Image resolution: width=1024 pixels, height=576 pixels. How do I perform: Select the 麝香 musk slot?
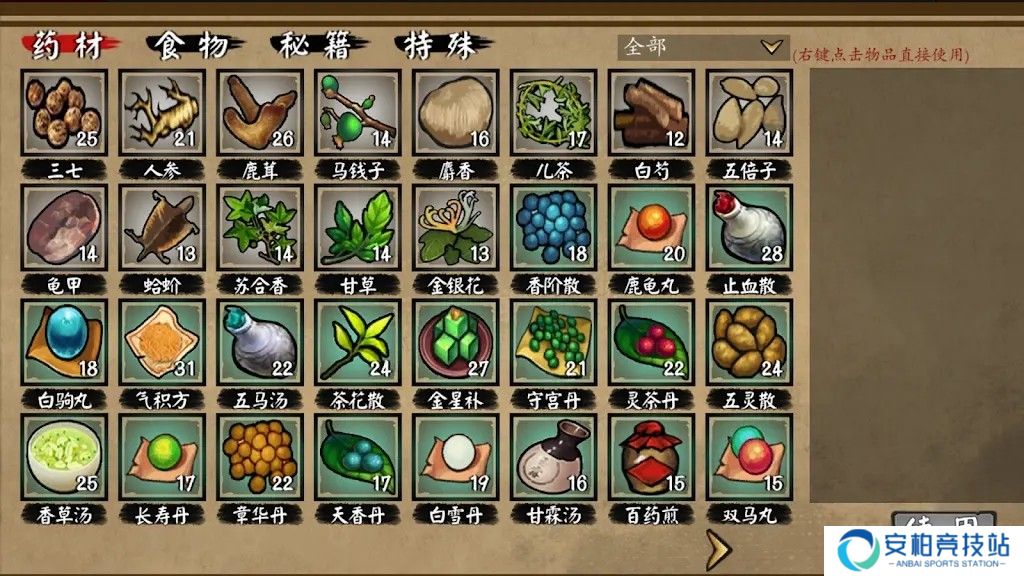click(x=456, y=112)
